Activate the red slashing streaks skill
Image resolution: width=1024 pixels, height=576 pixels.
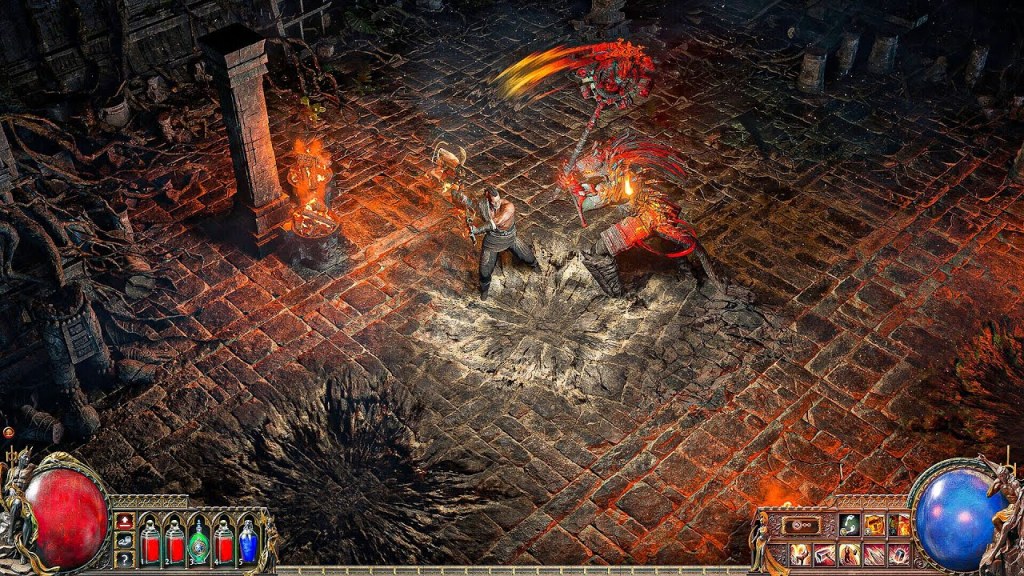(875, 554)
